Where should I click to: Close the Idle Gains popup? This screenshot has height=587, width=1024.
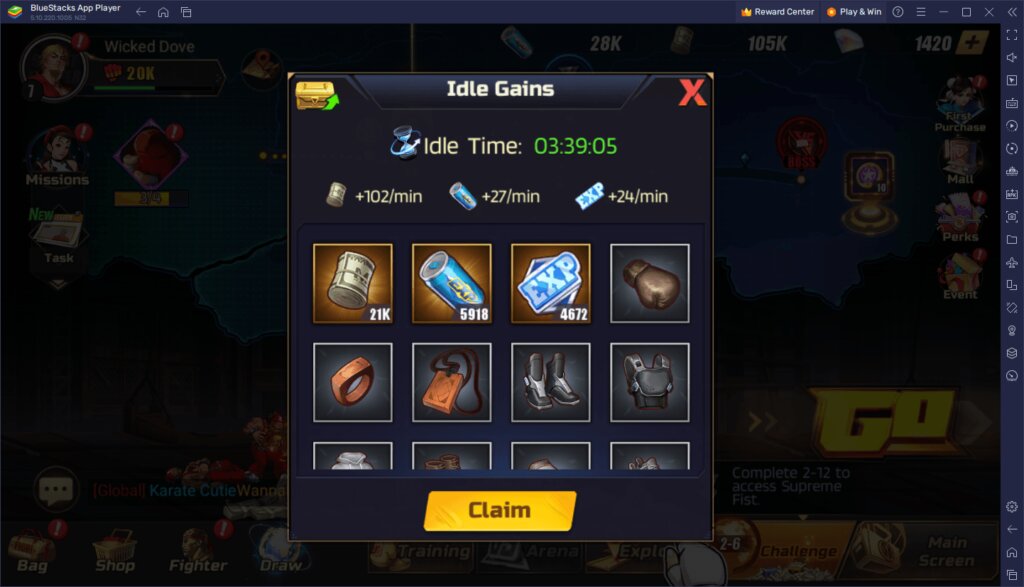(692, 92)
